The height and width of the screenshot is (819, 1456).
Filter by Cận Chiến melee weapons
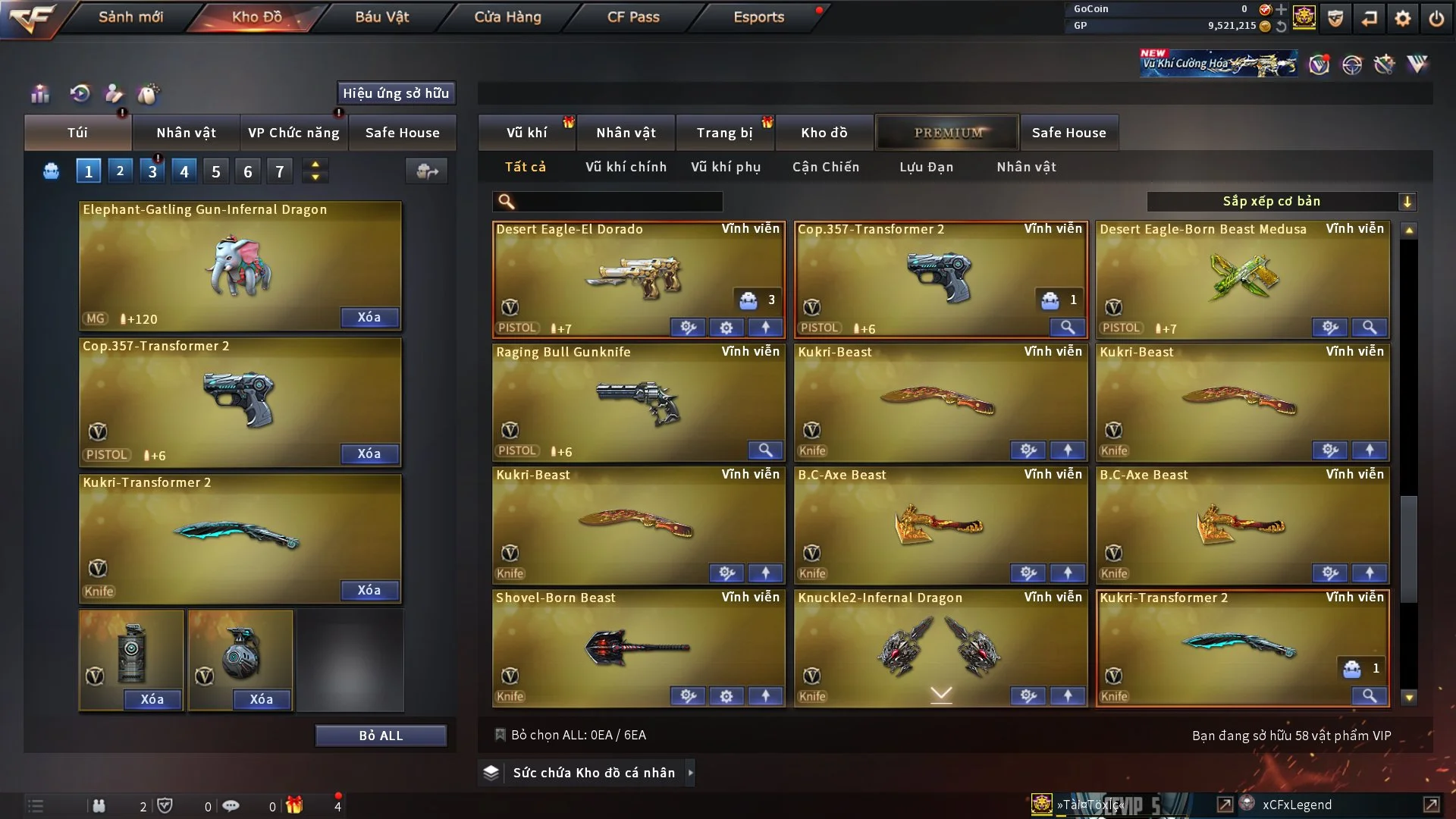click(x=825, y=167)
